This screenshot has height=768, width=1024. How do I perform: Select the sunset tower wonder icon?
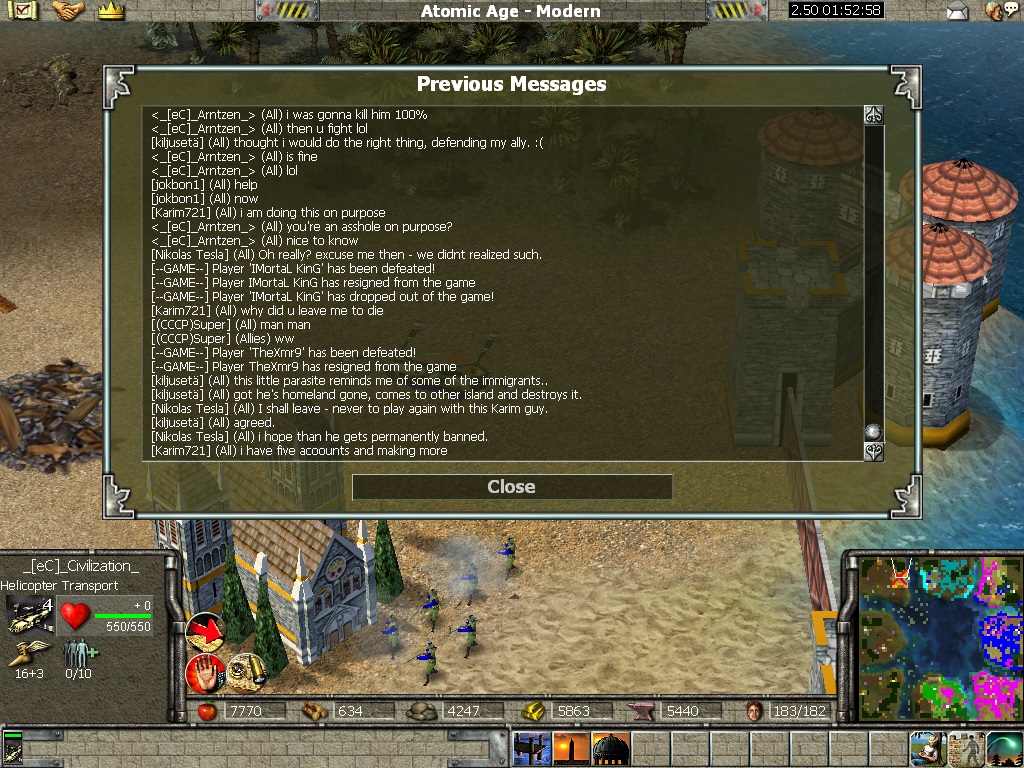[571, 748]
